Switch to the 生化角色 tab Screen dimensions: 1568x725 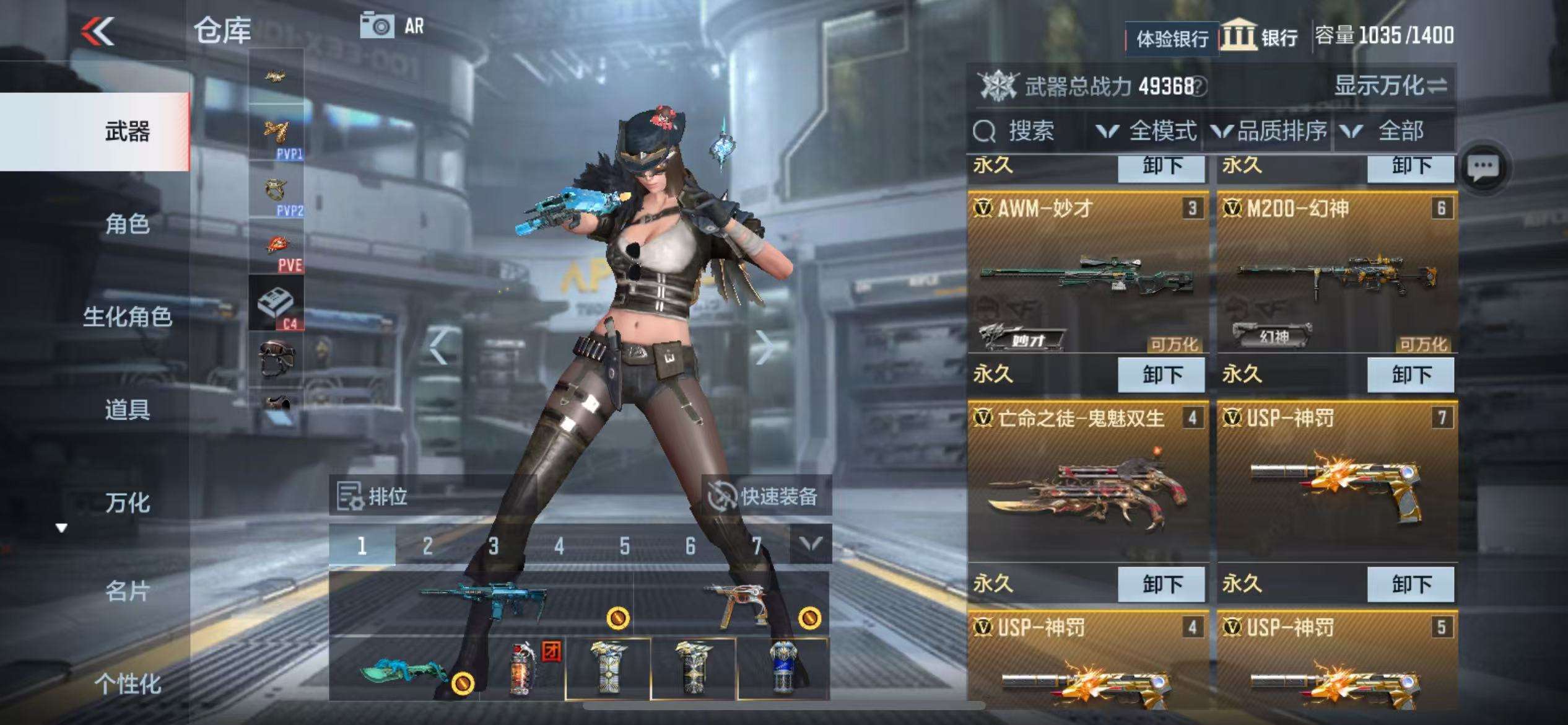click(127, 317)
